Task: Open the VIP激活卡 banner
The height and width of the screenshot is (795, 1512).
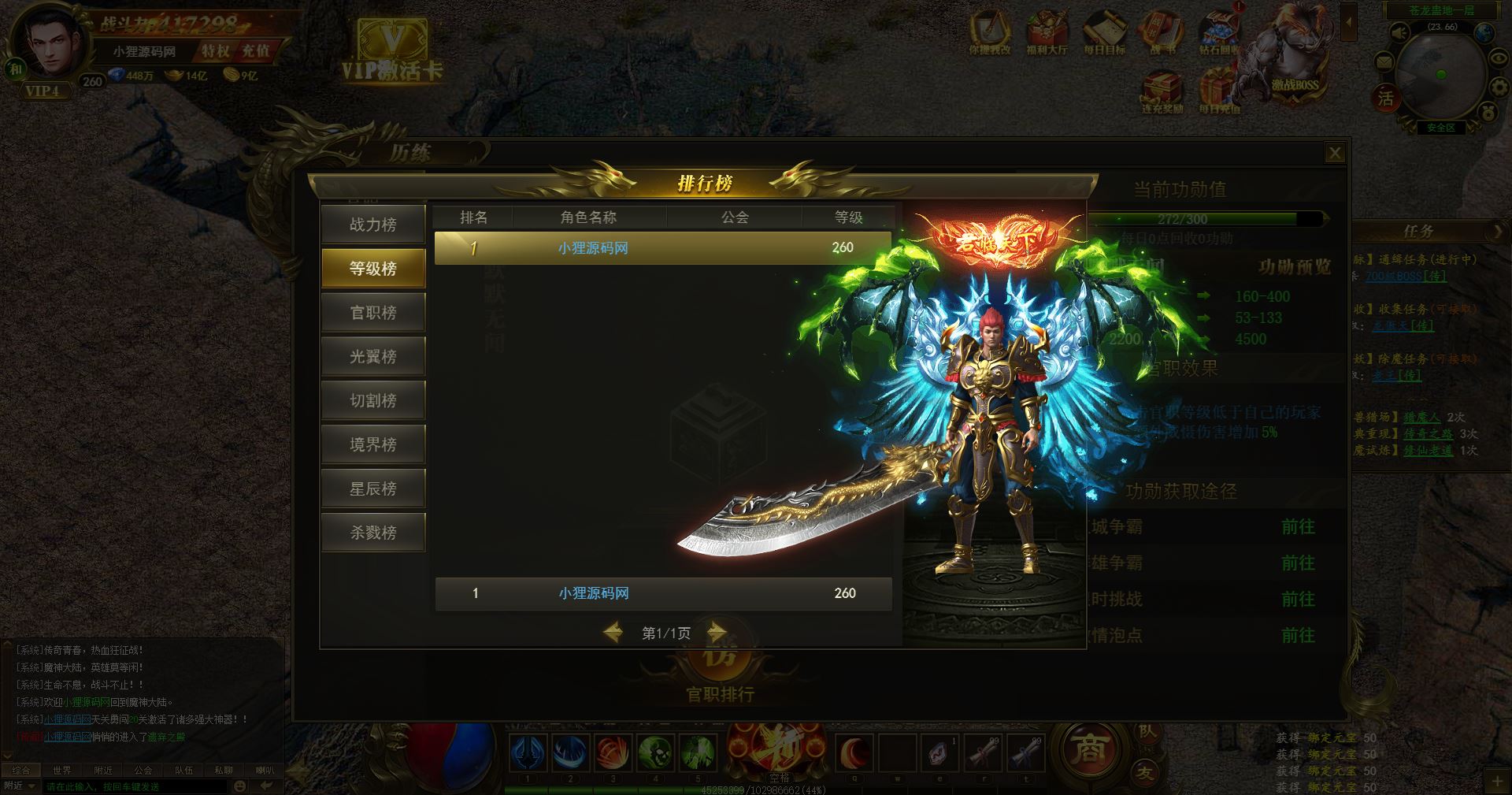Action: 392,52
